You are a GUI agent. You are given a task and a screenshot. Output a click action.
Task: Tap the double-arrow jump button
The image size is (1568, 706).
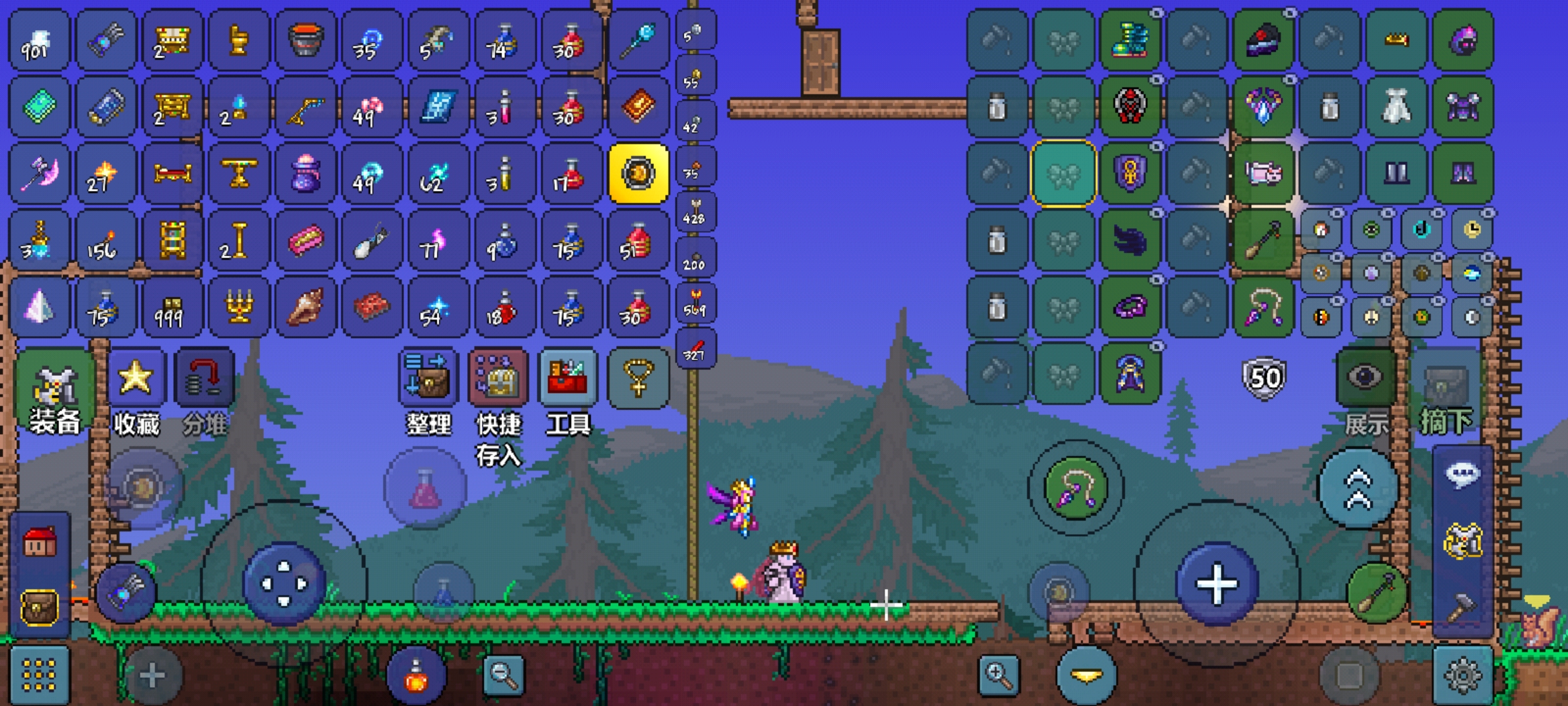click(1358, 489)
